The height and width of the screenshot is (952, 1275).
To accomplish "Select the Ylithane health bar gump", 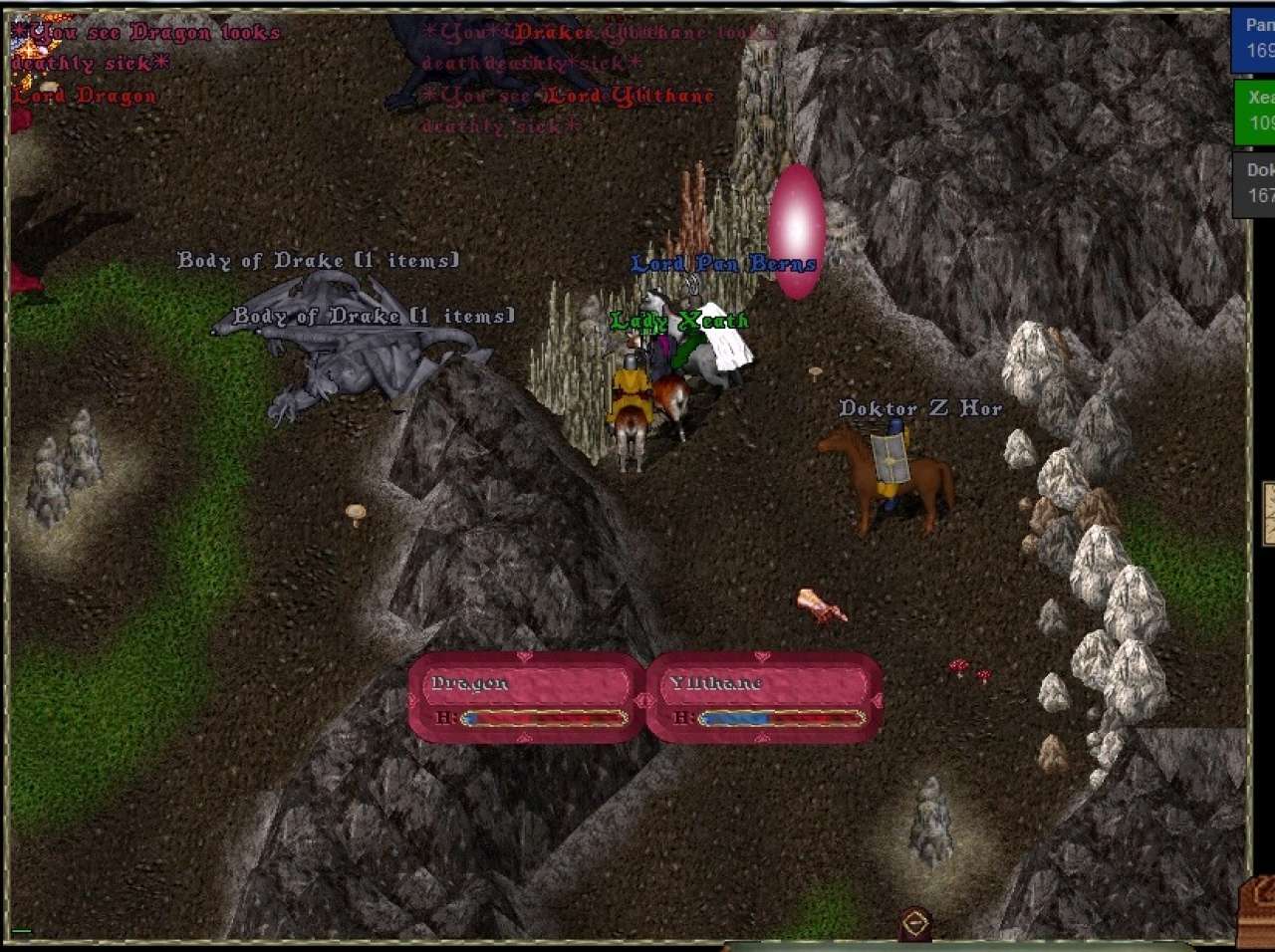I will tap(764, 697).
